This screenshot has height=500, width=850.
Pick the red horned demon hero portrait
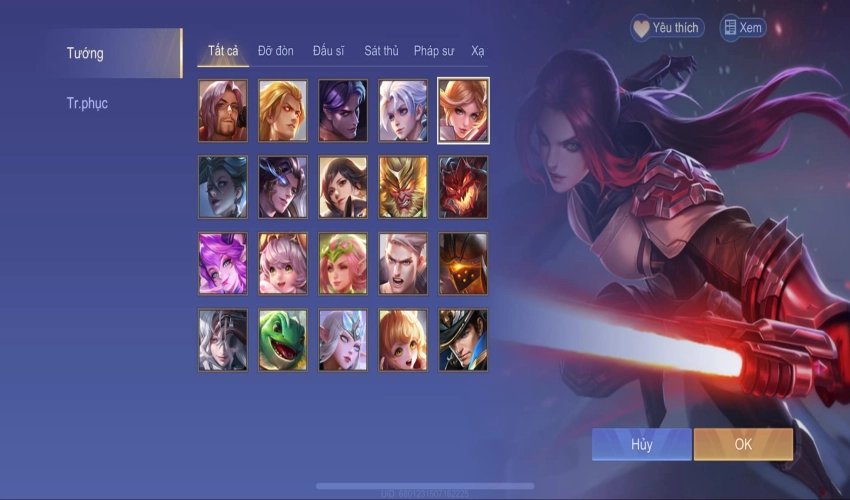(x=463, y=187)
